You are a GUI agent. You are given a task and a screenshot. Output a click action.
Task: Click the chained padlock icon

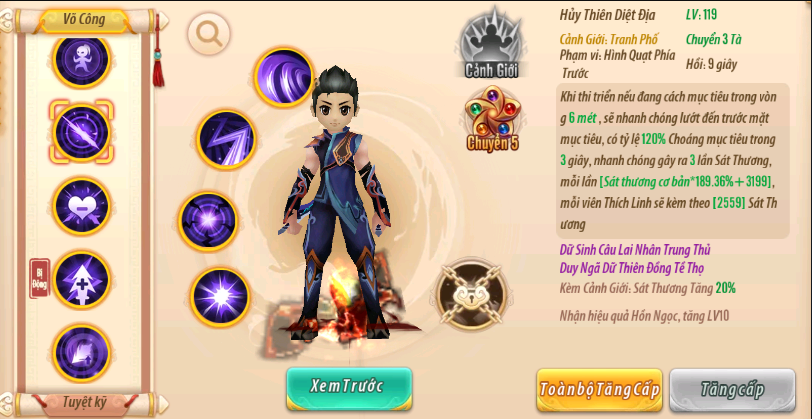tap(472, 294)
